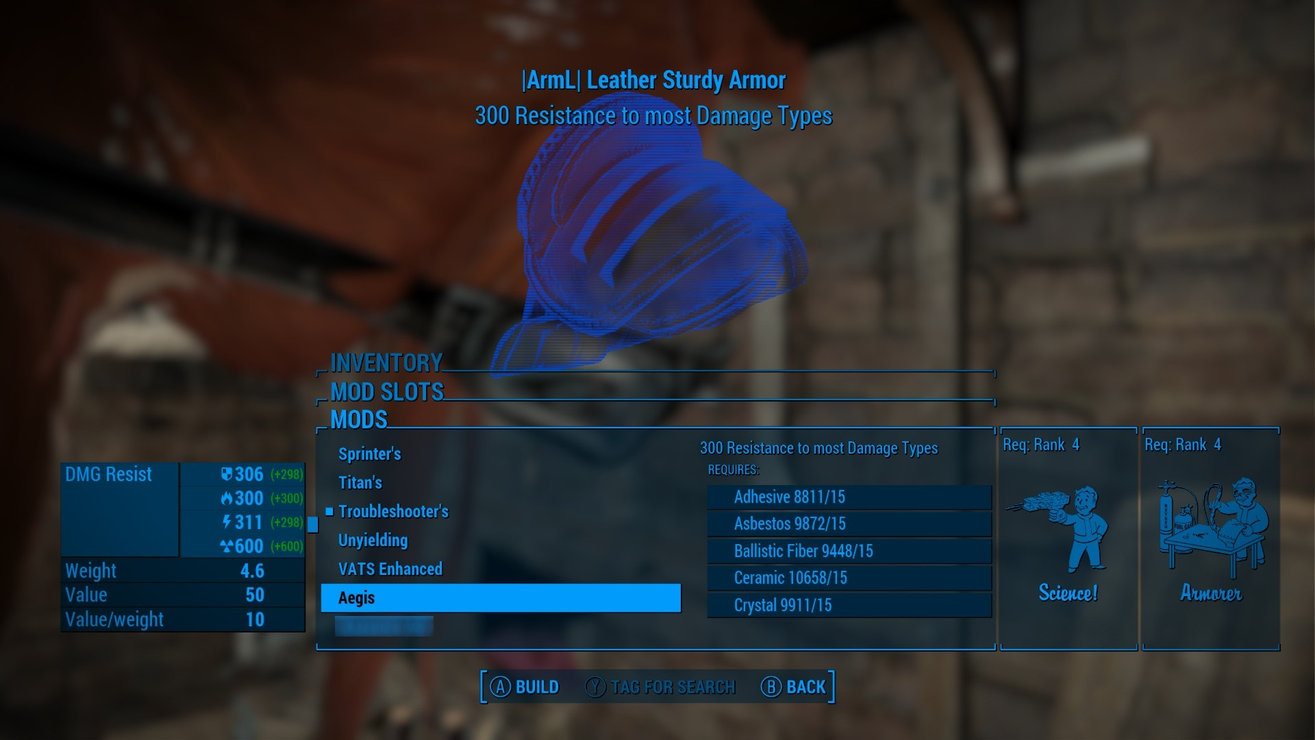1315x740 pixels.
Task: Go BACK from the crafting menu
Action: point(794,687)
